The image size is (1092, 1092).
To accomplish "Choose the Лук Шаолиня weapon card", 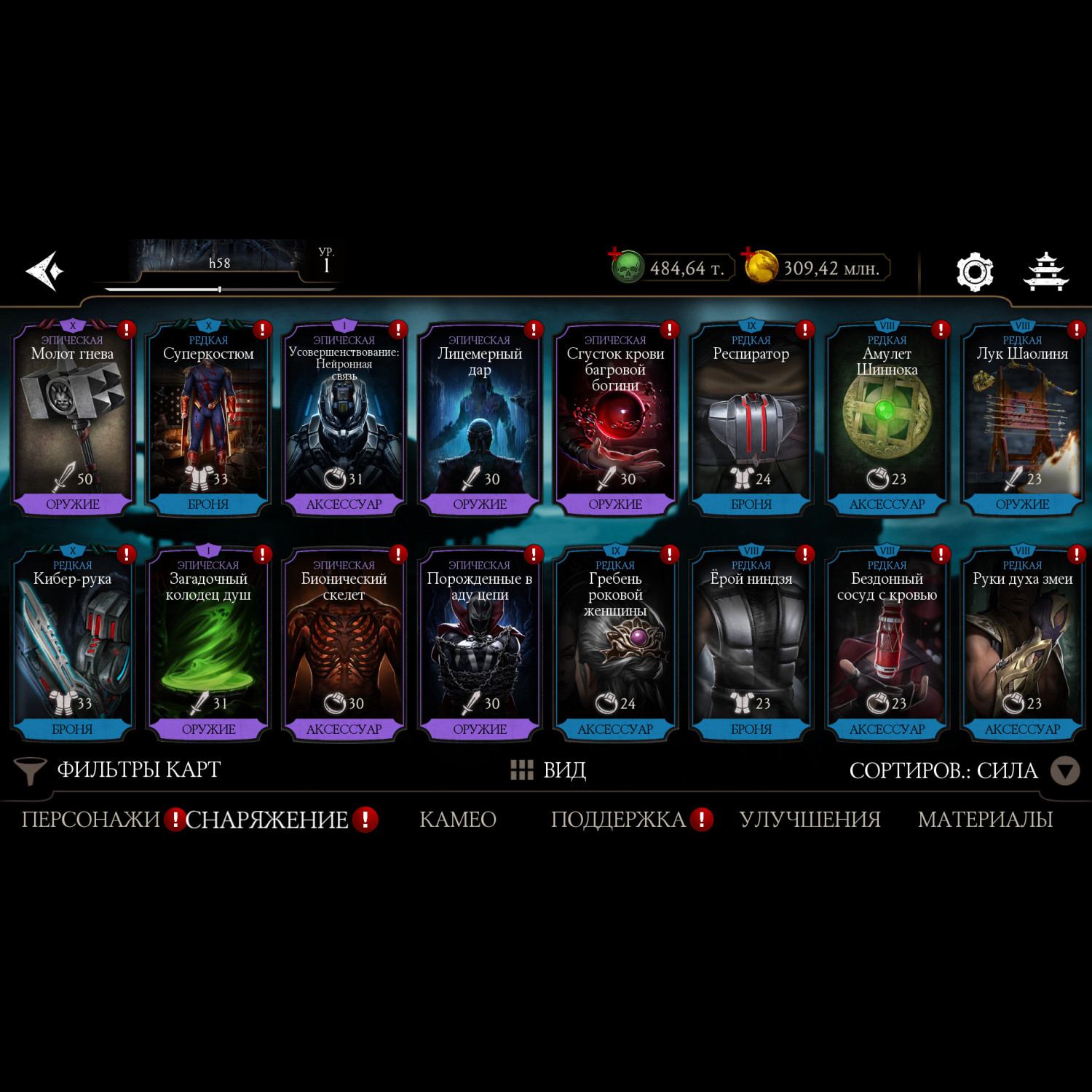I will (x=1022, y=419).
